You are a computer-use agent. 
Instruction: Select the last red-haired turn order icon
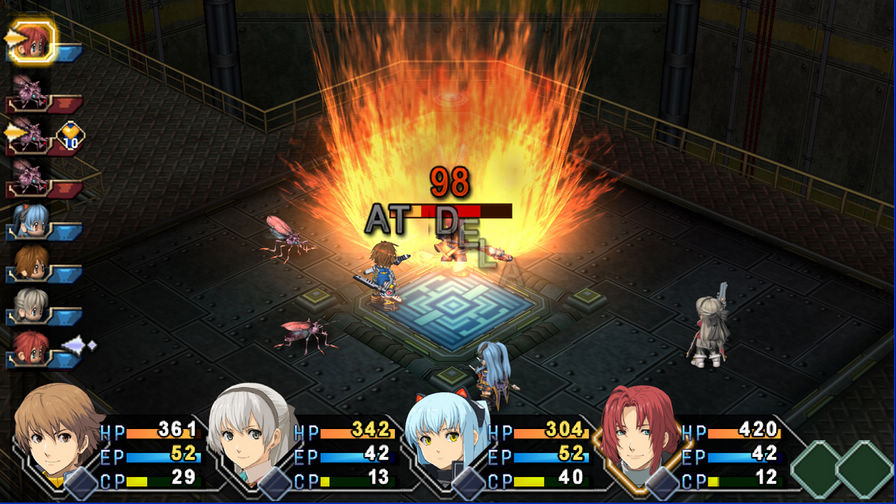click(x=31, y=347)
